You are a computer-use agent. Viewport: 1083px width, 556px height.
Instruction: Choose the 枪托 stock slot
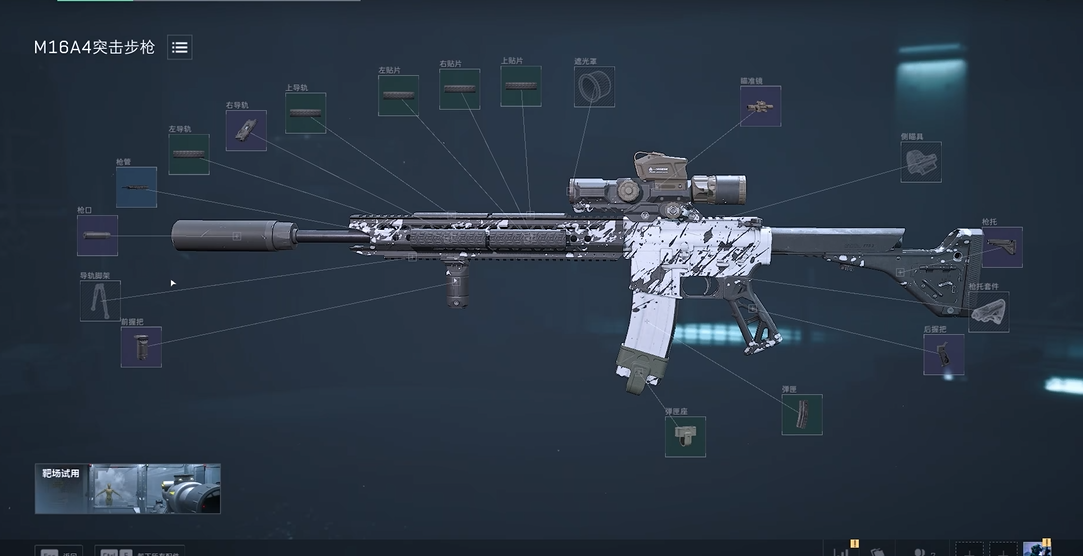[1002, 247]
